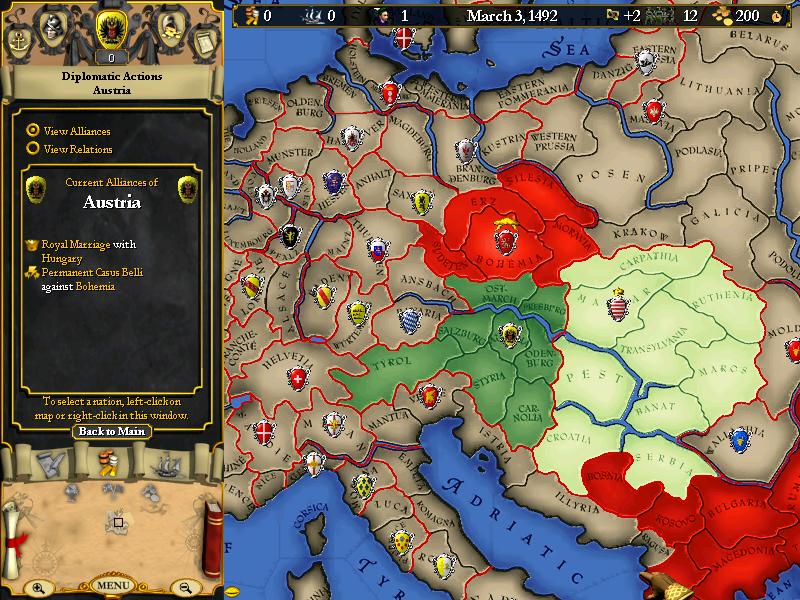Open the game MENU button

(112, 585)
